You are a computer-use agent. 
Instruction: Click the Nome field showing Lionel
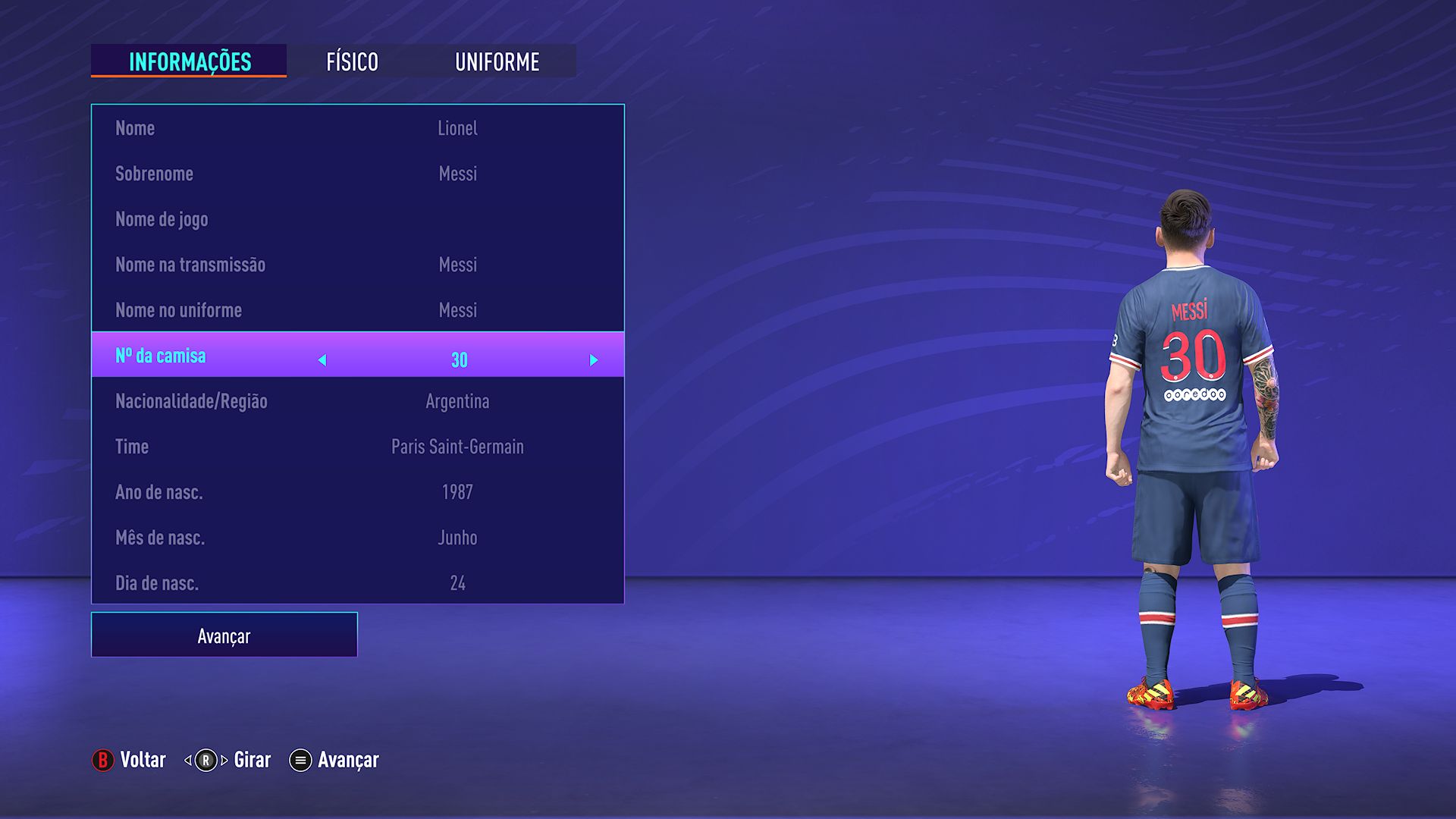356,128
